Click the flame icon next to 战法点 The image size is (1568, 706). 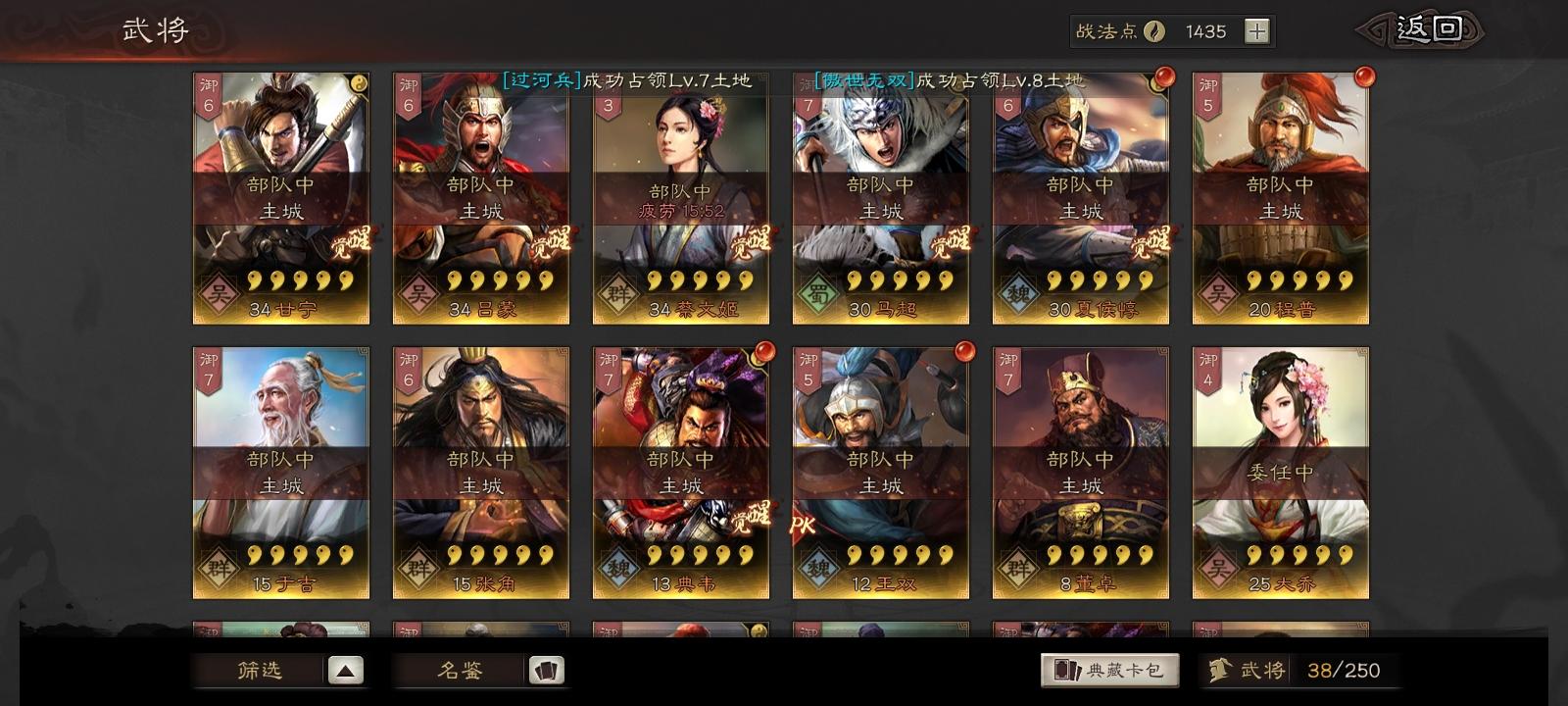(1156, 30)
